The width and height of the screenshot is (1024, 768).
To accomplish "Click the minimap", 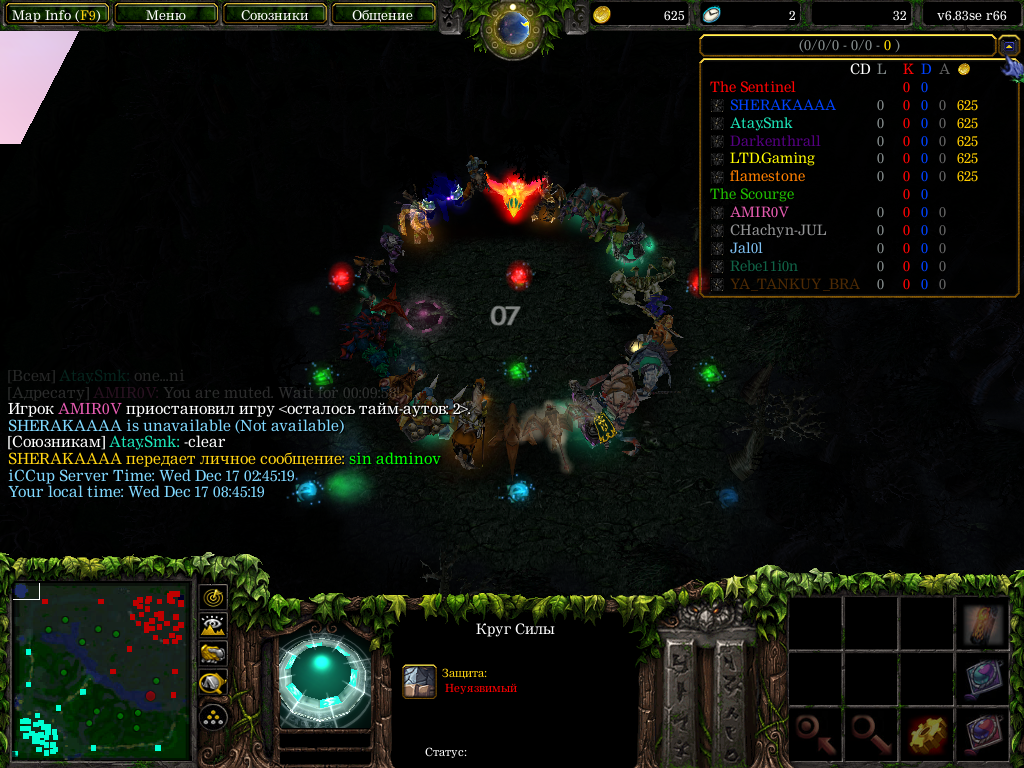I will (102, 672).
